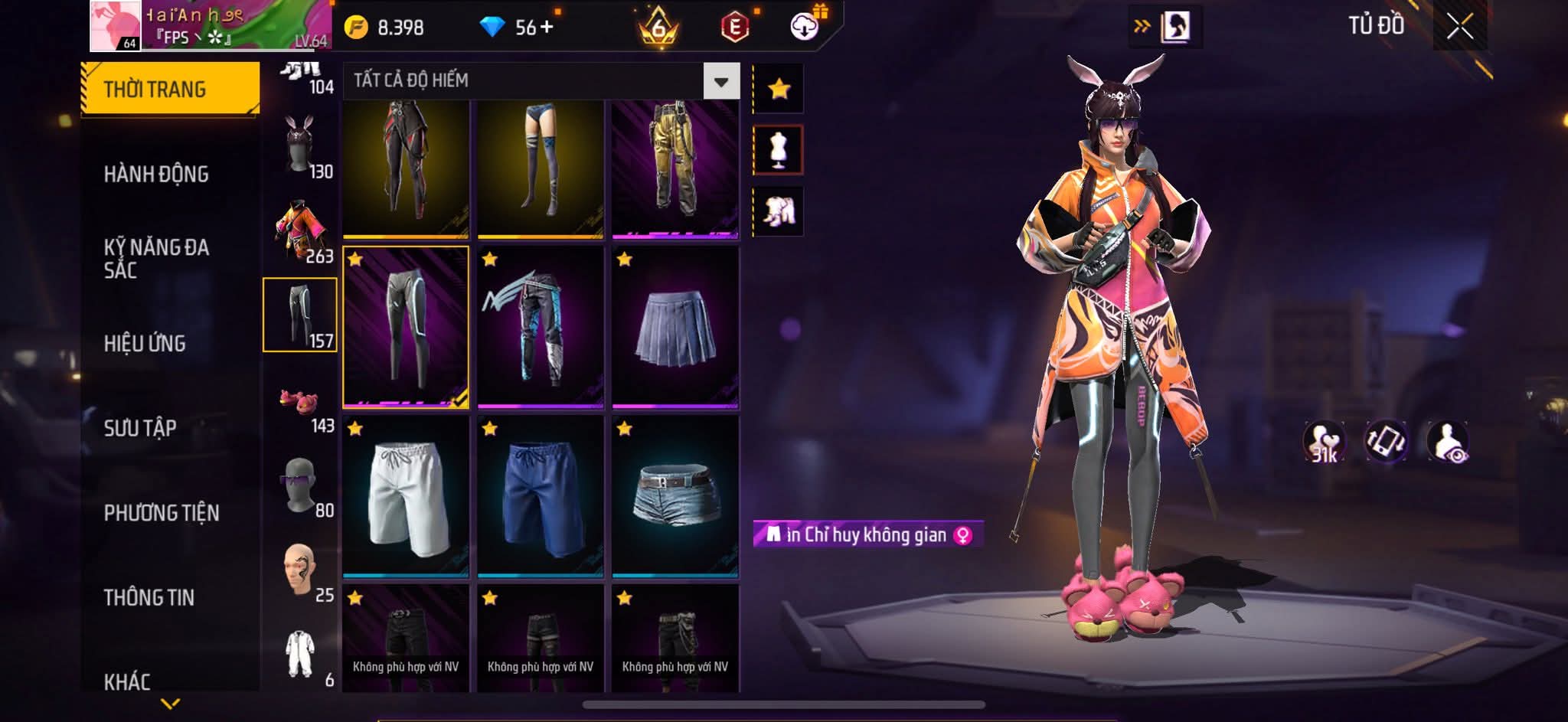This screenshot has width=1568, height=722.
Task: Switch to Kỹ Năng Đa Sắc section
Action: [156, 258]
